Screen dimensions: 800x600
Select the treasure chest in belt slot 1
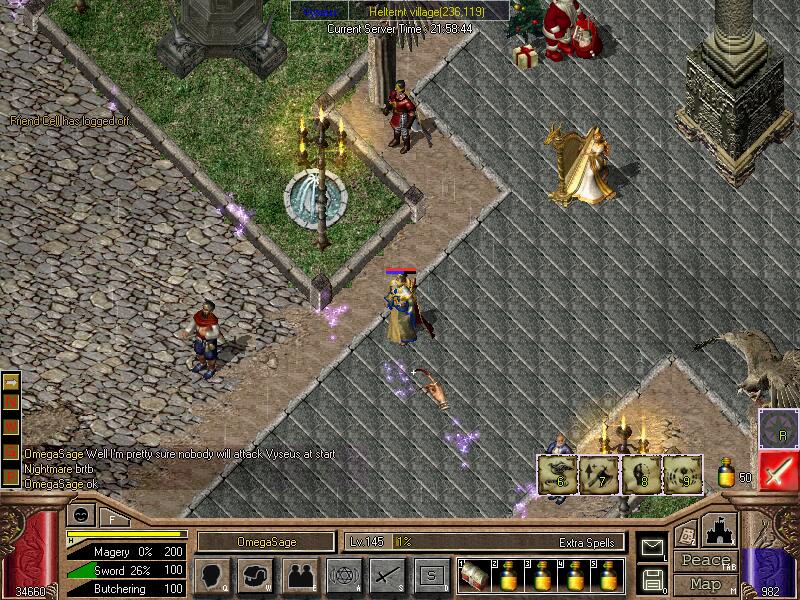point(473,575)
